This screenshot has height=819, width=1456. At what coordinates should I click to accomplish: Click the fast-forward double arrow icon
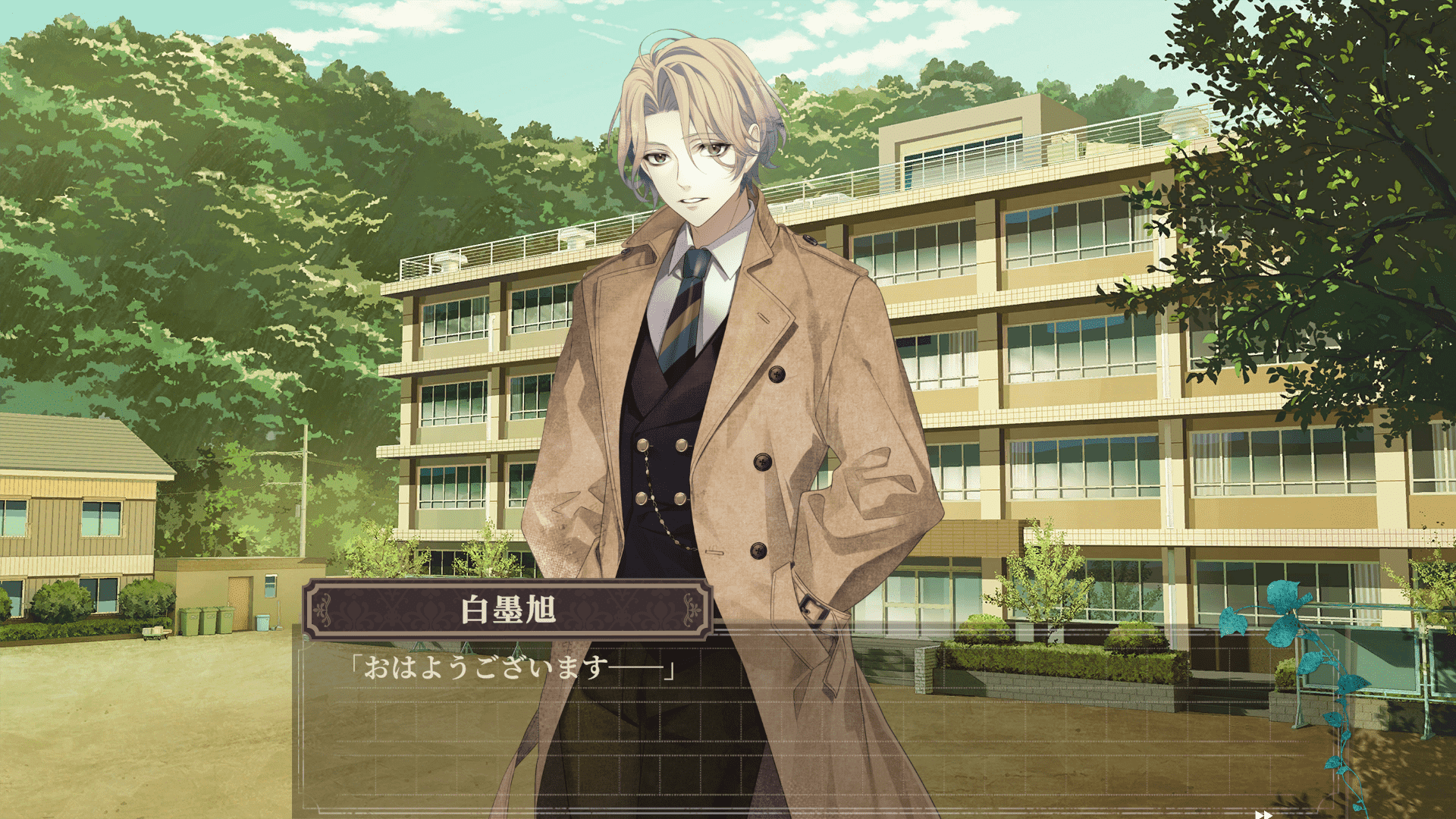tap(1263, 814)
